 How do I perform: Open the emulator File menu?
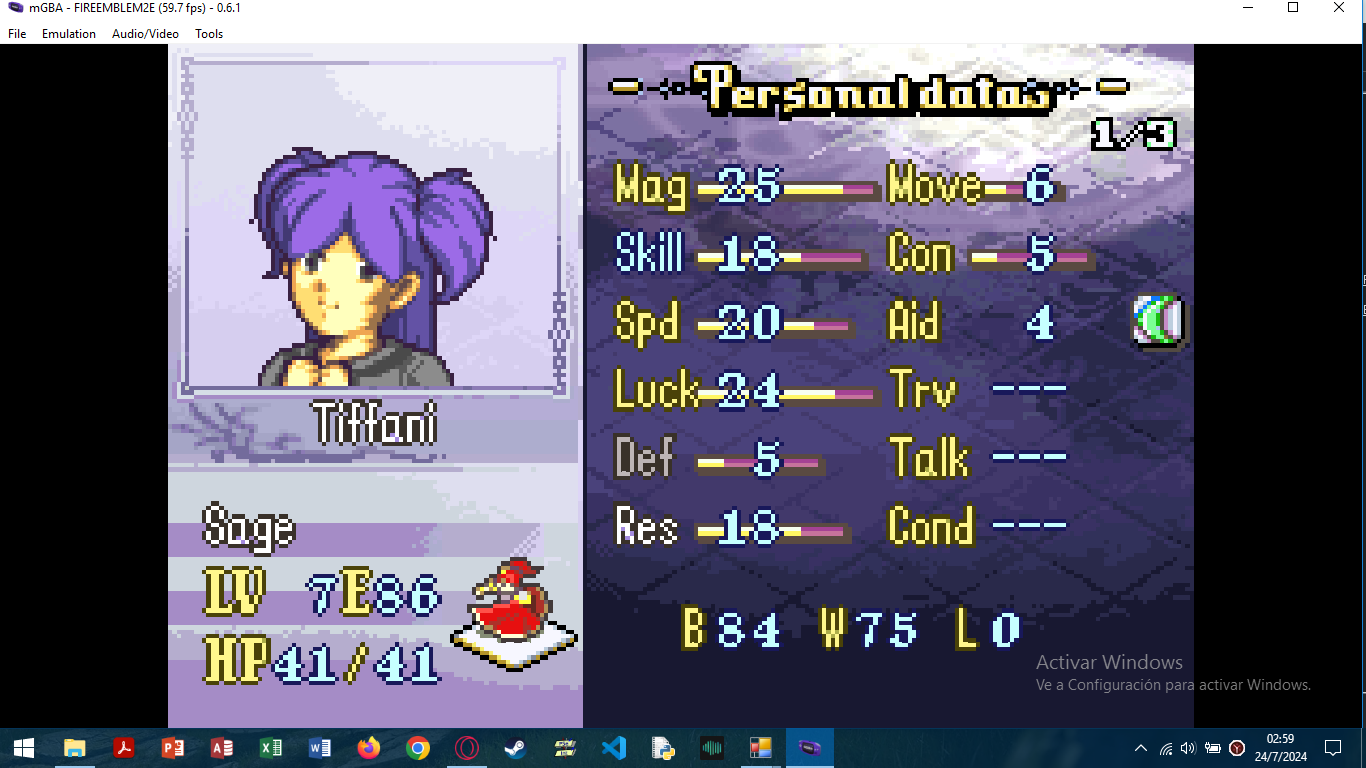tap(17, 34)
